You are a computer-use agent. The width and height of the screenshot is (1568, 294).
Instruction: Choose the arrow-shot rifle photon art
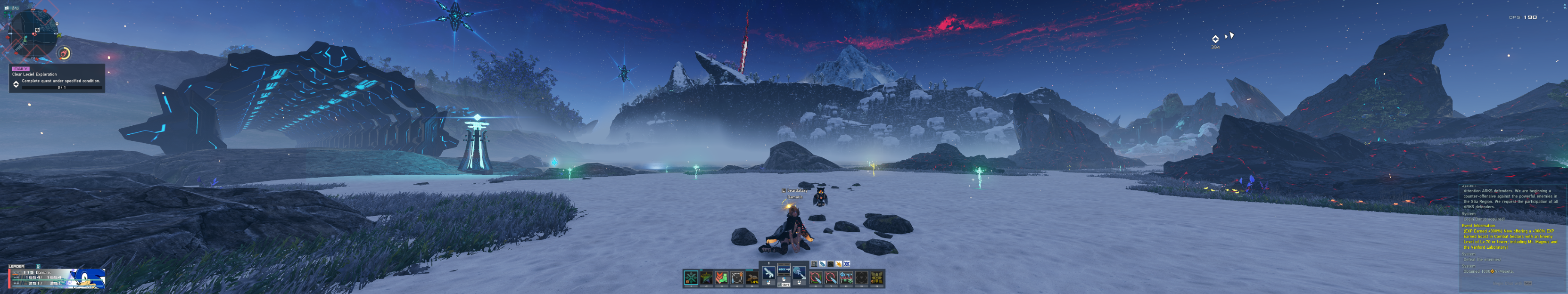tap(784, 269)
